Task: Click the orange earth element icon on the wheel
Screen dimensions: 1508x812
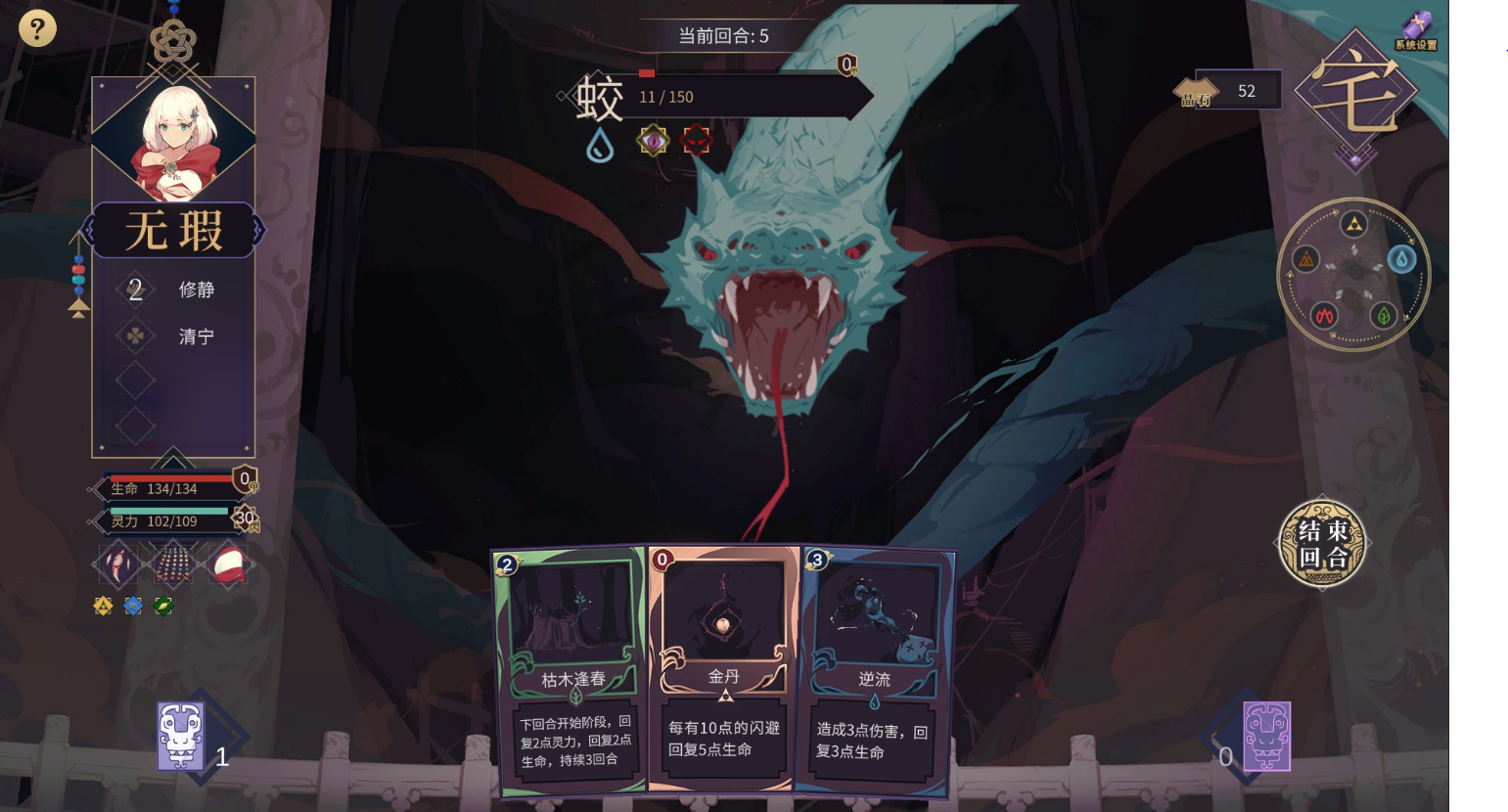Action: coord(1306,259)
